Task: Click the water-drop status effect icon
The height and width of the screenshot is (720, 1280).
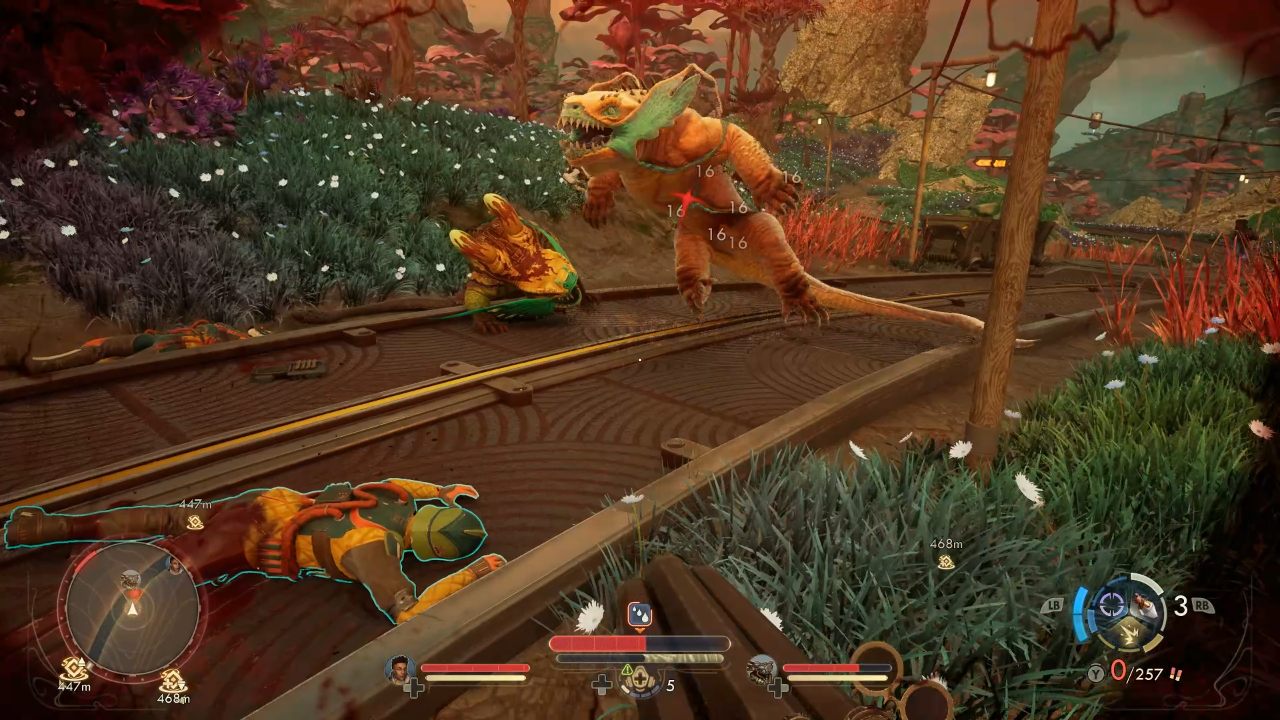Action: 638,614
